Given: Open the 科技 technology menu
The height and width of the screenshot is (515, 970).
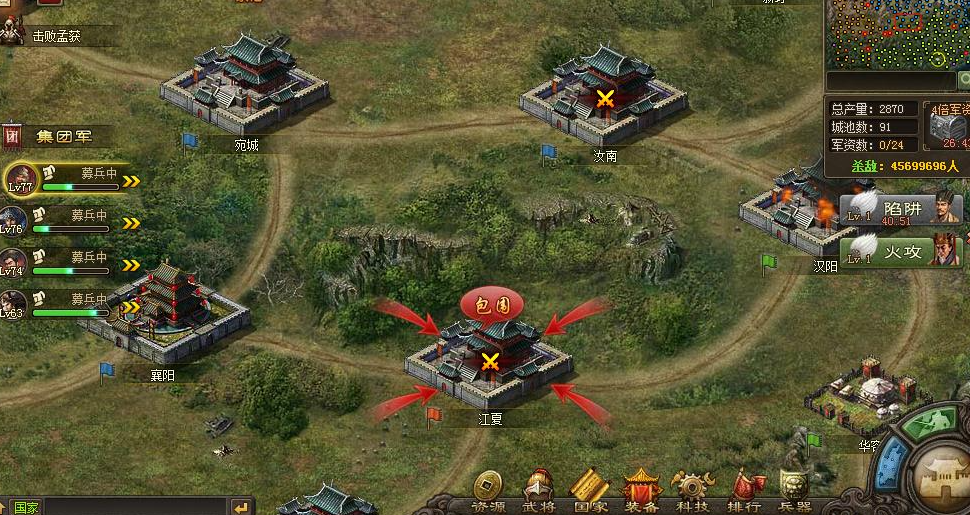Looking at the screenshot, I should tap(693, 490).
